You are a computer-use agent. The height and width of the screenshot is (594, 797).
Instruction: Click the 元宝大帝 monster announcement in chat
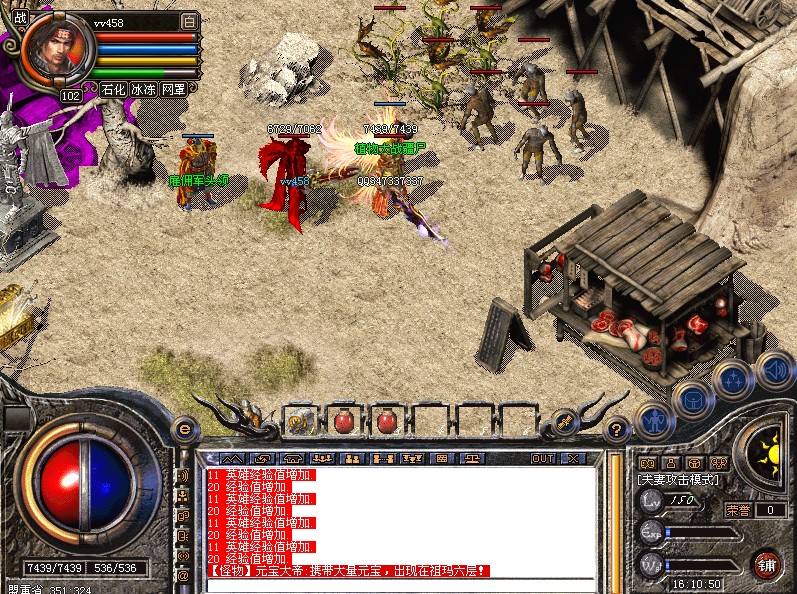[x=350, y=571]
